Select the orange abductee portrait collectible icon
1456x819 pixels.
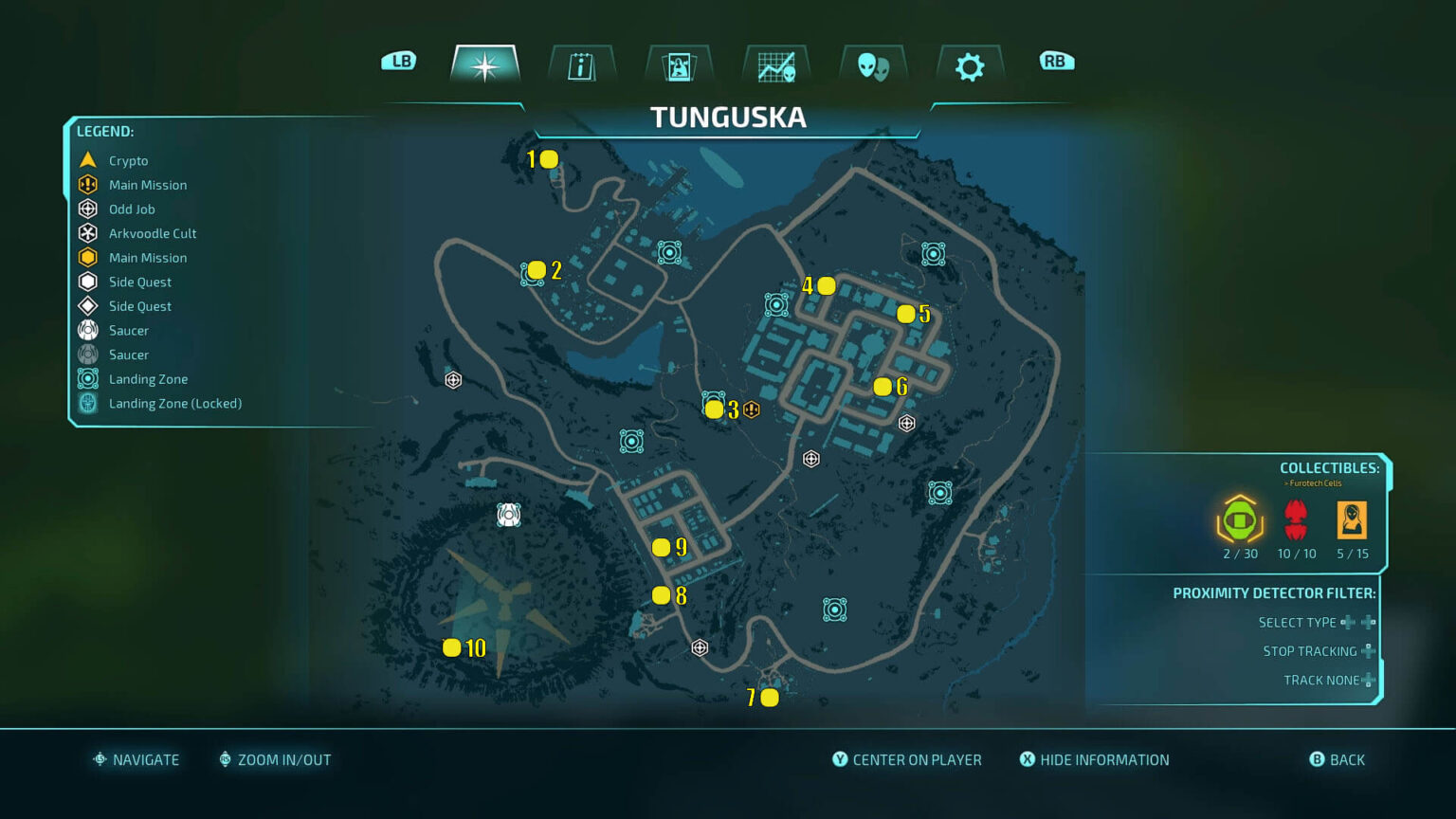pos(1353,521)
